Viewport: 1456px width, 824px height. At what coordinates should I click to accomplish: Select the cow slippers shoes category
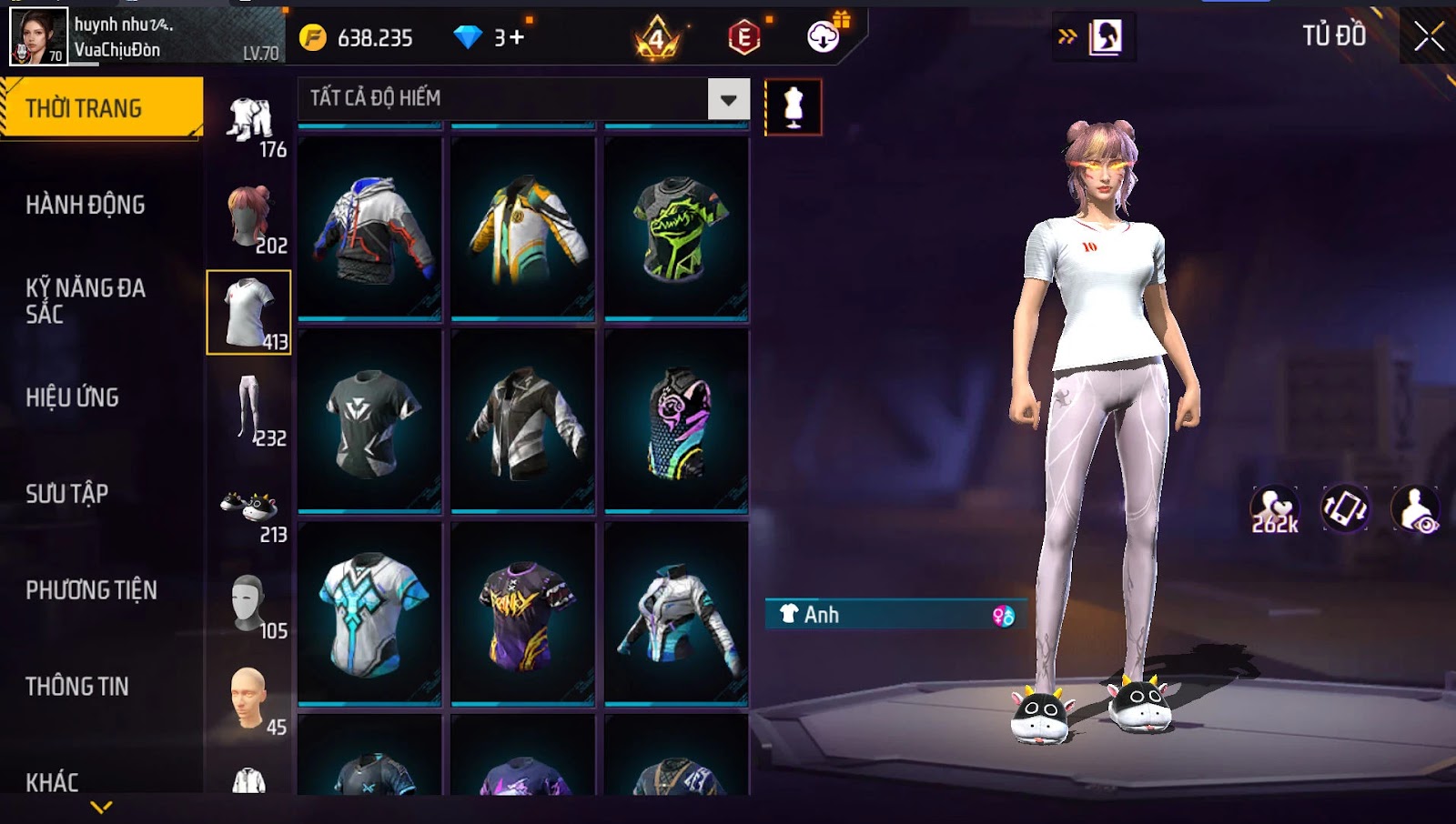[249, 509]
